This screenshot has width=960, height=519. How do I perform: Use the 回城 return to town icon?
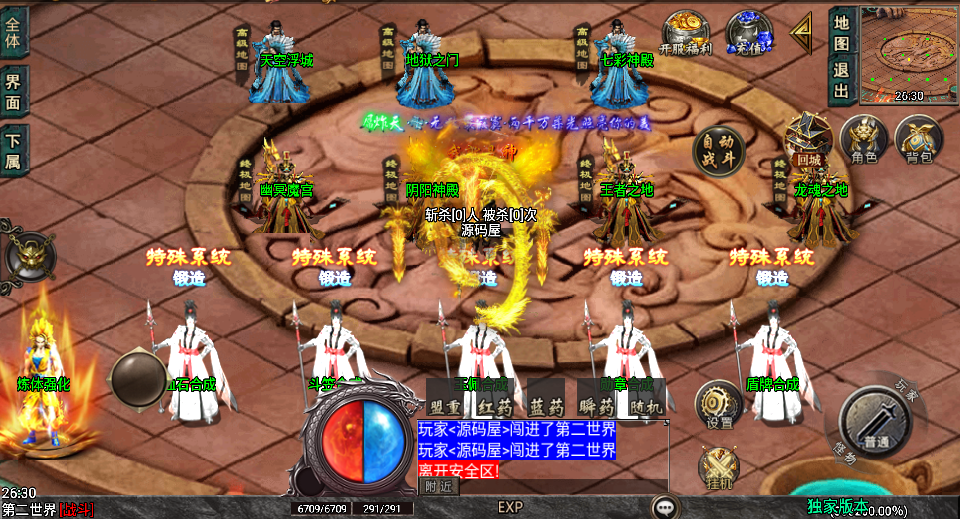pos(808,138)
